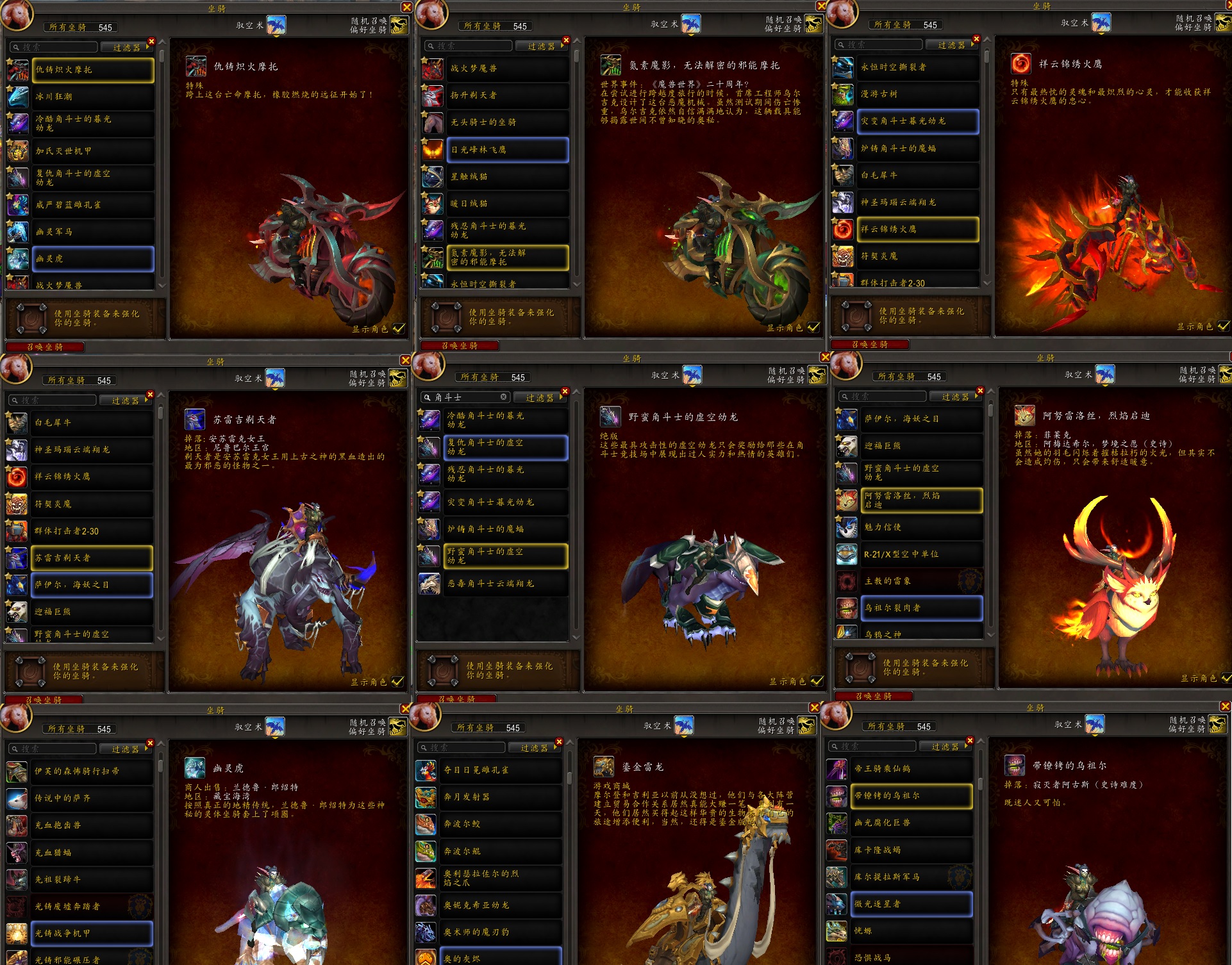Select the 威严碧蓝雌孔雀 mount entry
The width and height of the screenshot is (1232, 965).
93,205
